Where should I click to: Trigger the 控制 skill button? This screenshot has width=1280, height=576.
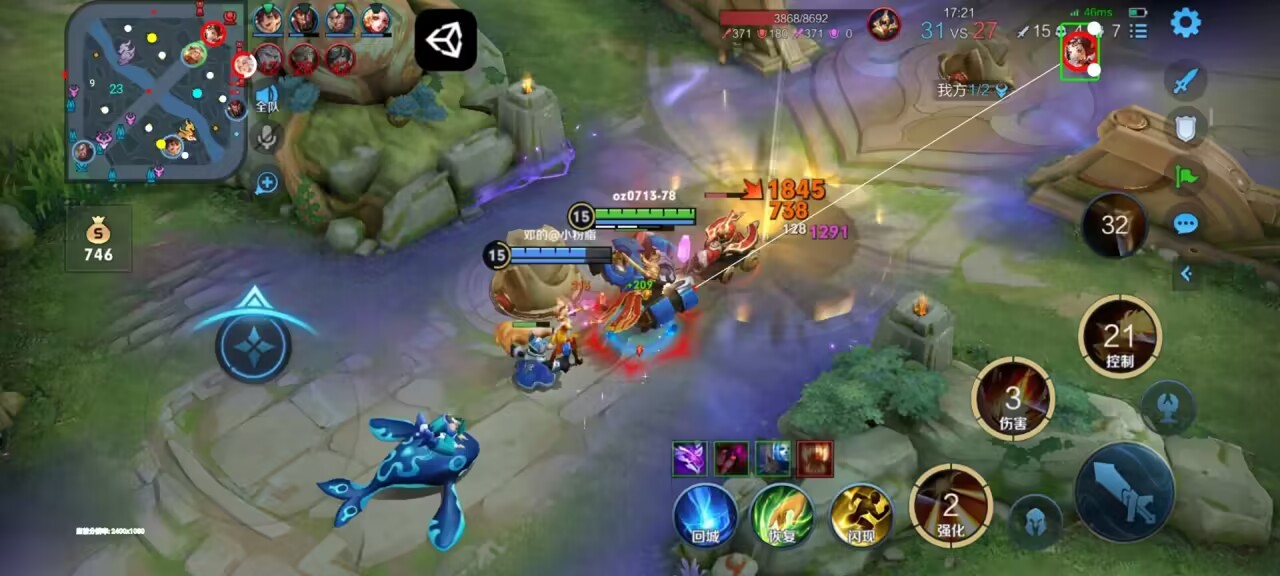(1120, 336)
